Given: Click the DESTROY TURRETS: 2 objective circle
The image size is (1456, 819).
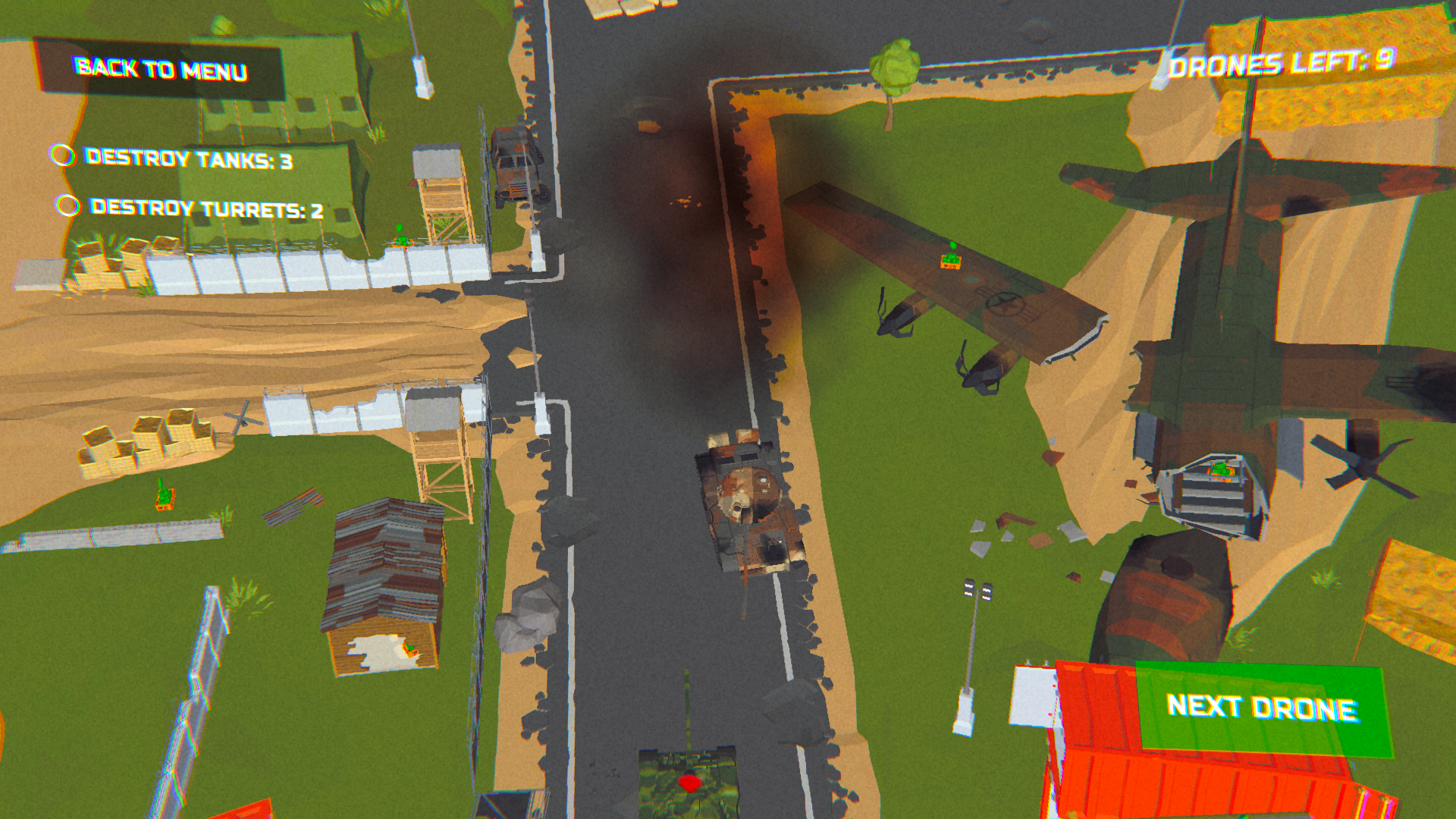Looking at the screenshot, I should point(68,206).
